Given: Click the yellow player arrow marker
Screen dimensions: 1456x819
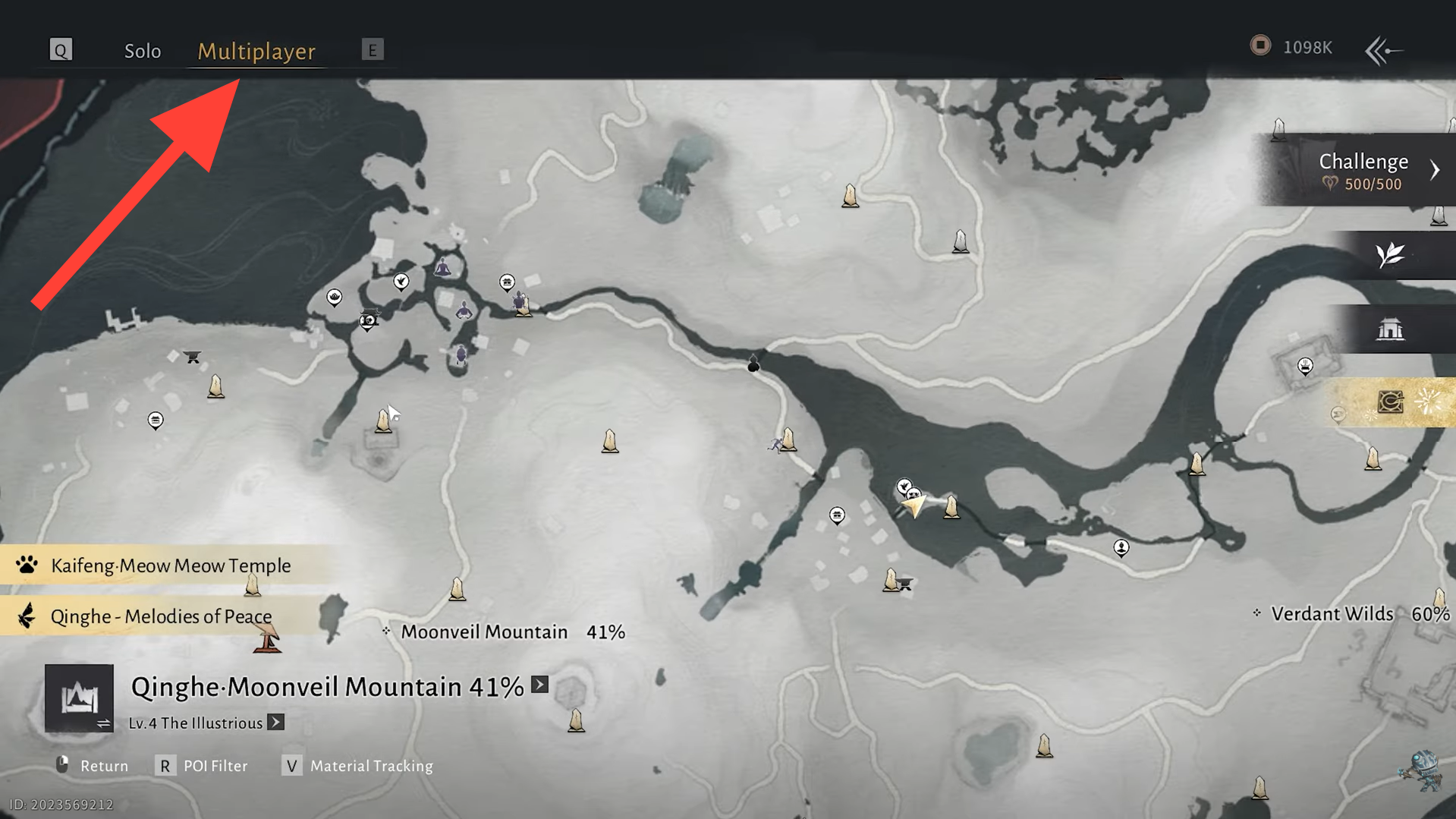Looking at the screenshot, I should (914, 504).
